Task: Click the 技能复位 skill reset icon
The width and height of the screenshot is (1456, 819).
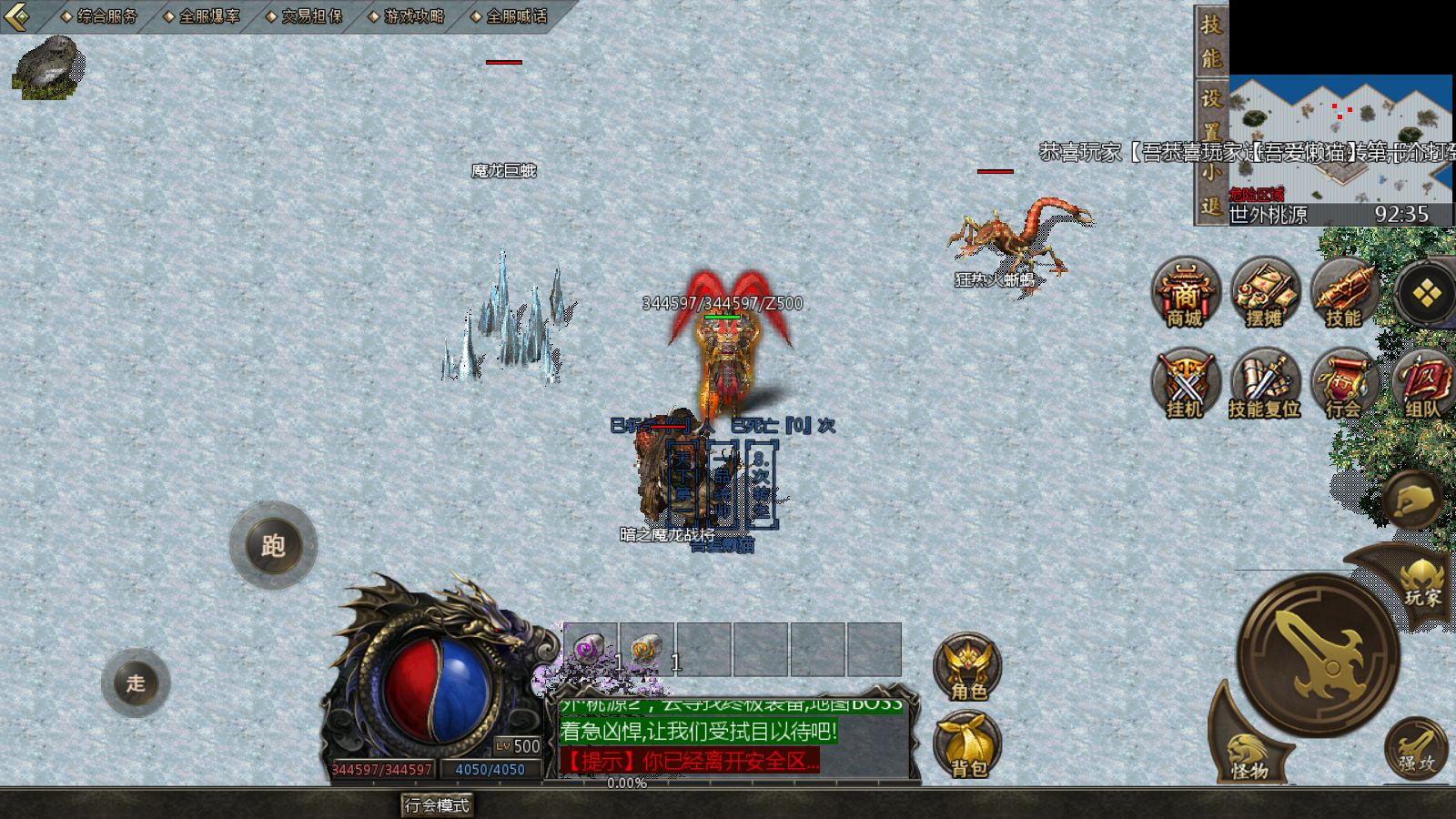Action: (1267, 382)
